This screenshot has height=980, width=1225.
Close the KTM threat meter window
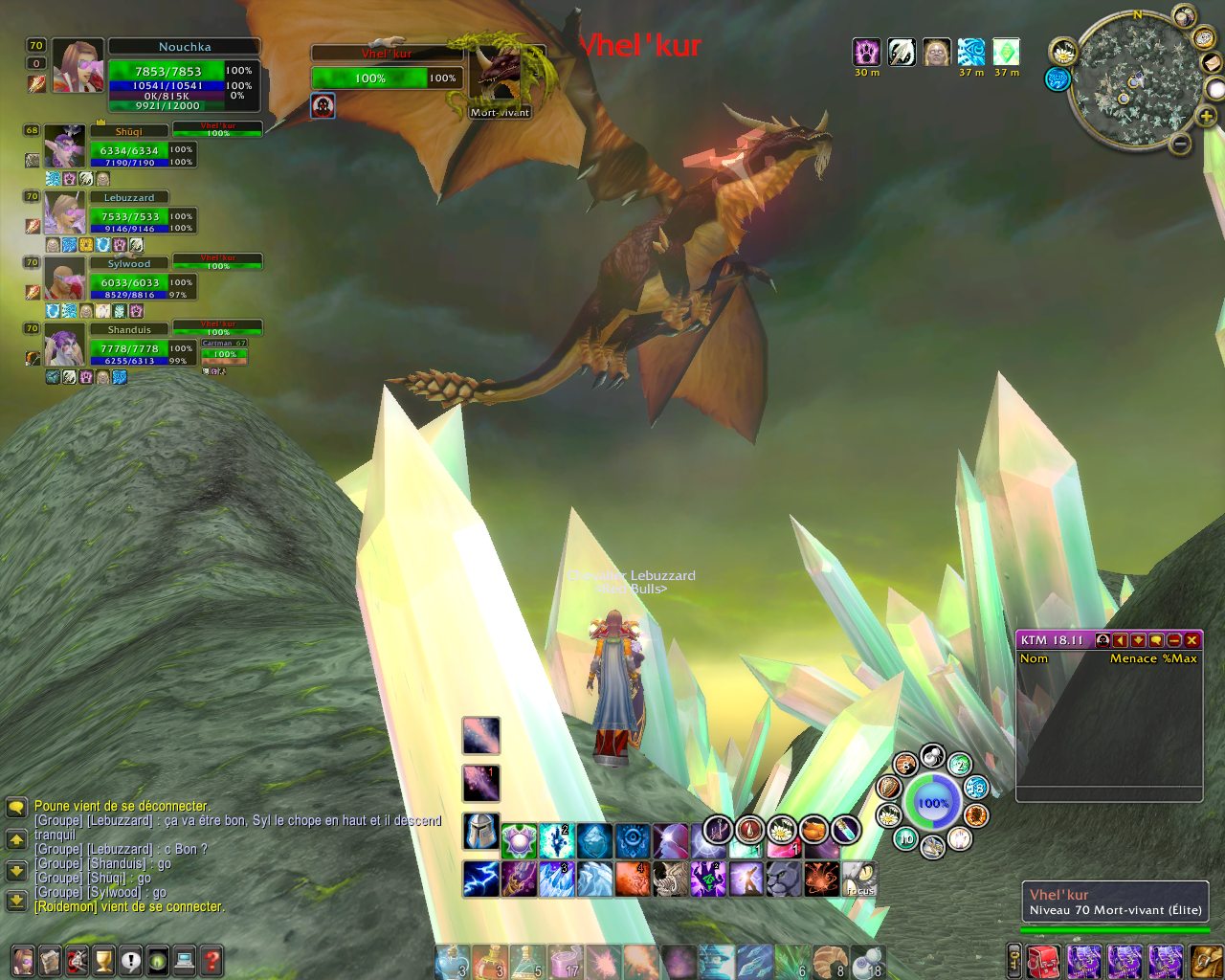[x=1192, y=640]
